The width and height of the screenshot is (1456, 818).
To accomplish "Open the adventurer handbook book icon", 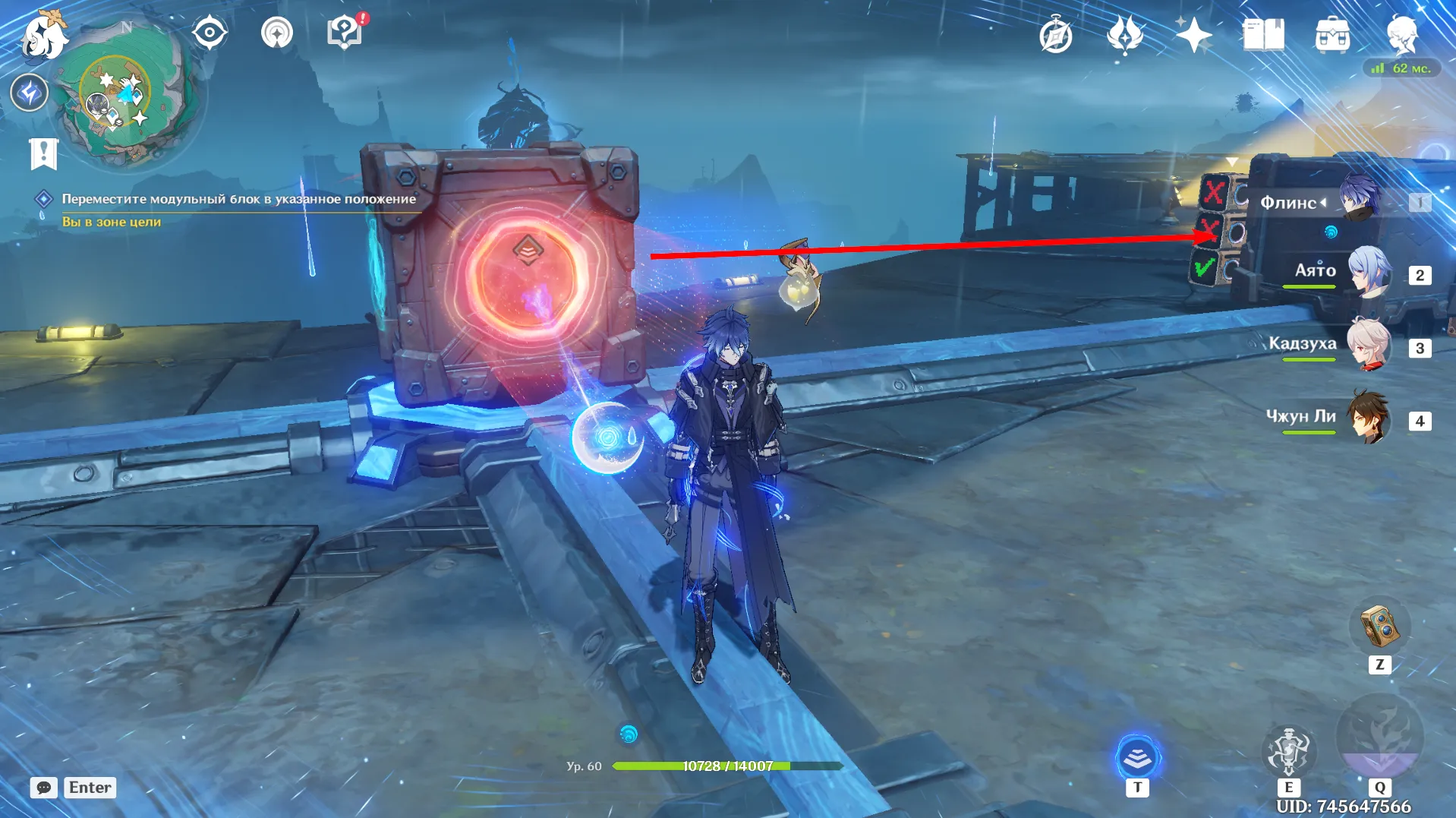I will tap(1263, 35).
